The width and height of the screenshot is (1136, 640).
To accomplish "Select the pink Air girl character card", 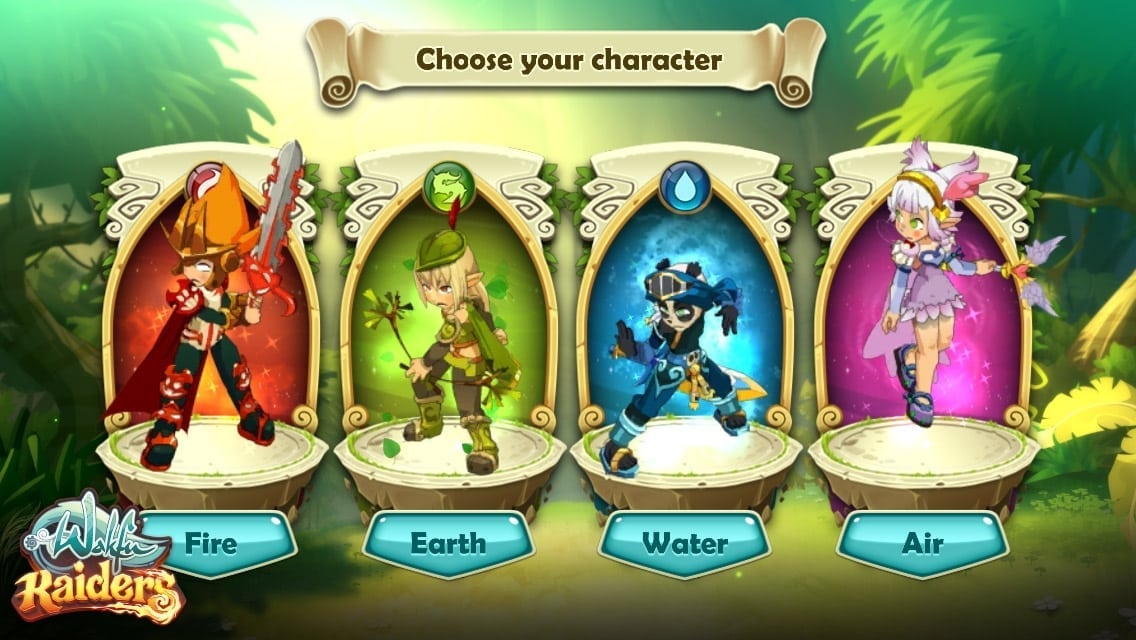I will 923,310.
